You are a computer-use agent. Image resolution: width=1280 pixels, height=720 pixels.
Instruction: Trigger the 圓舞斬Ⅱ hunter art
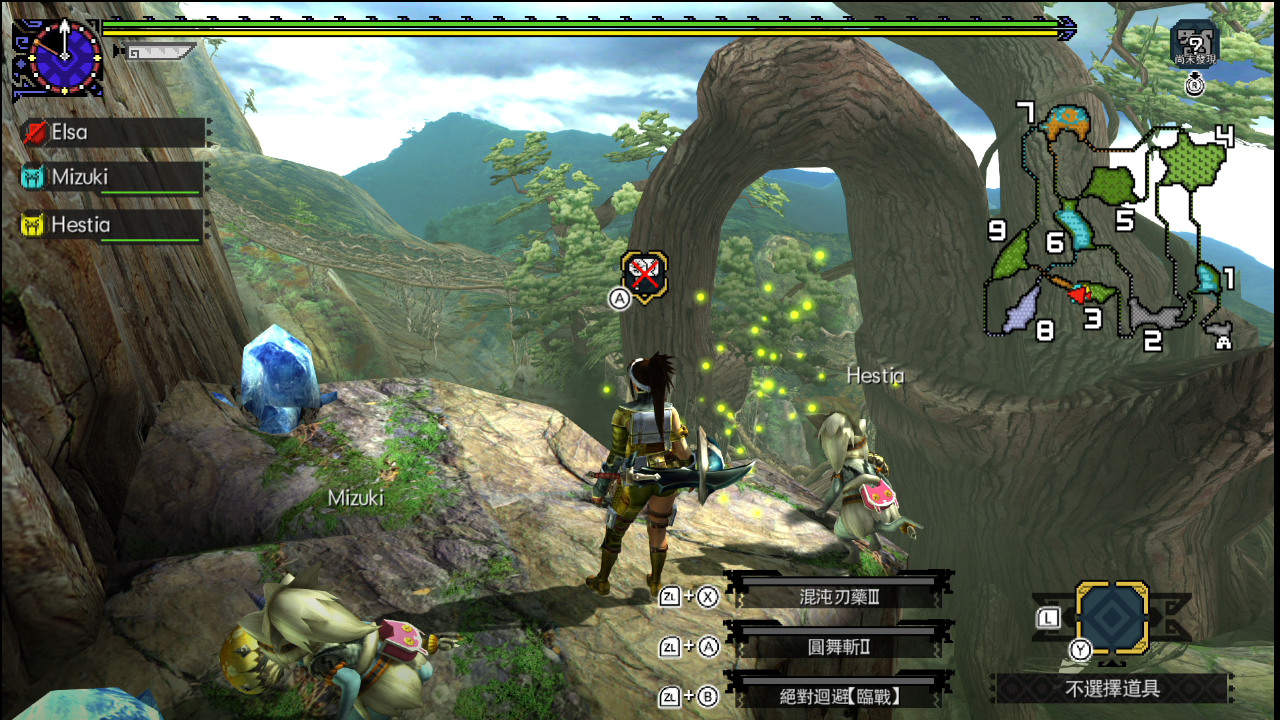coord(838,646)
